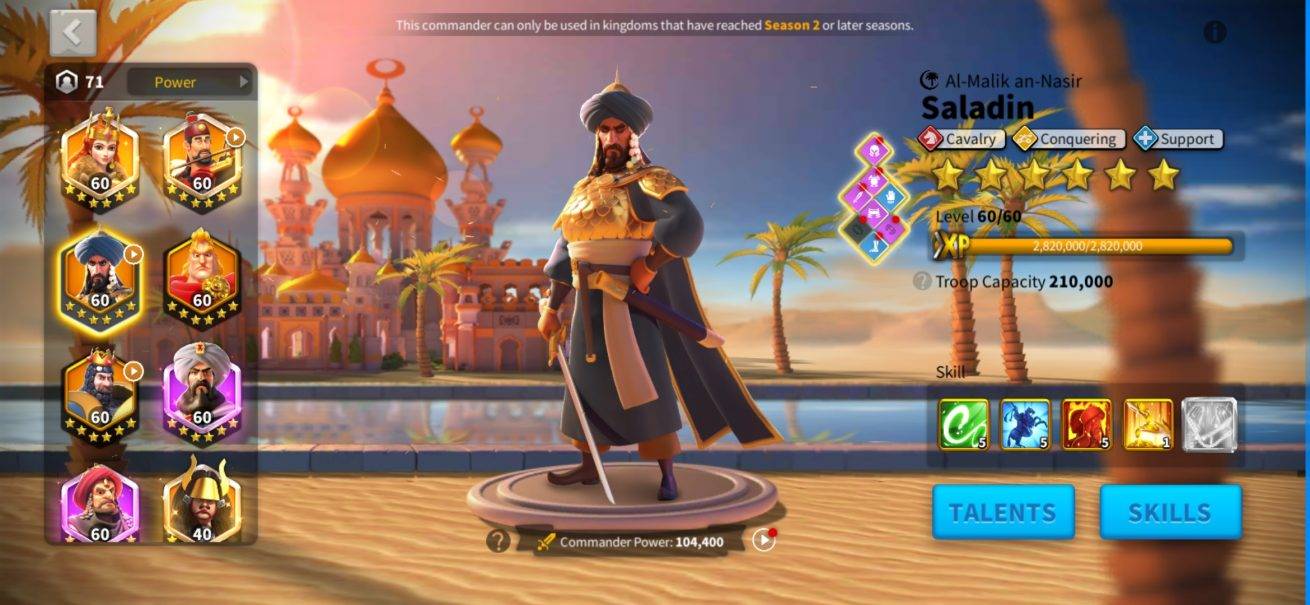Screen dimensions: 1310x605
Task: Choose the crowned dark-bearded king commander
Action: click(100, 392)
